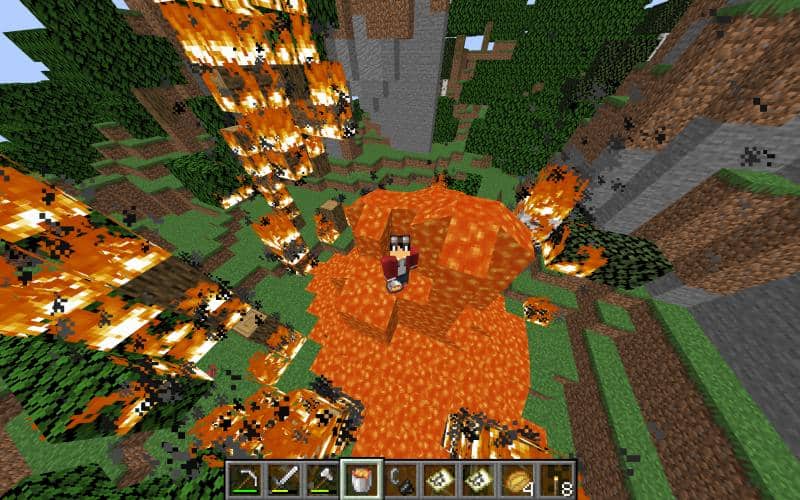Select the pickaxe hotbar slot
The height and width of the screenshot is (500, 800).
point(244,480)
